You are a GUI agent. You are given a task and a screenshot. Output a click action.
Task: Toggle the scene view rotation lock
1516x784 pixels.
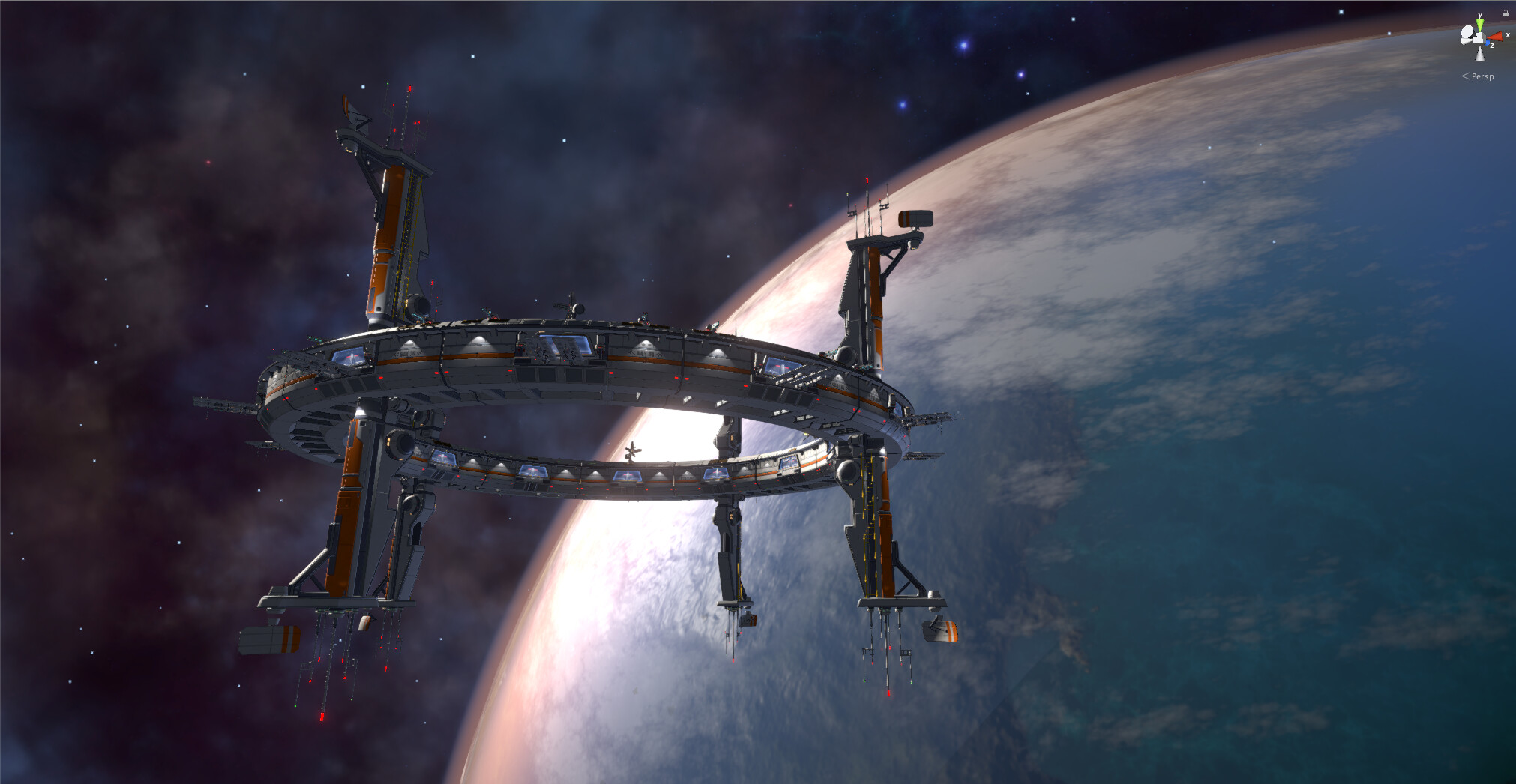point(1506,13)
